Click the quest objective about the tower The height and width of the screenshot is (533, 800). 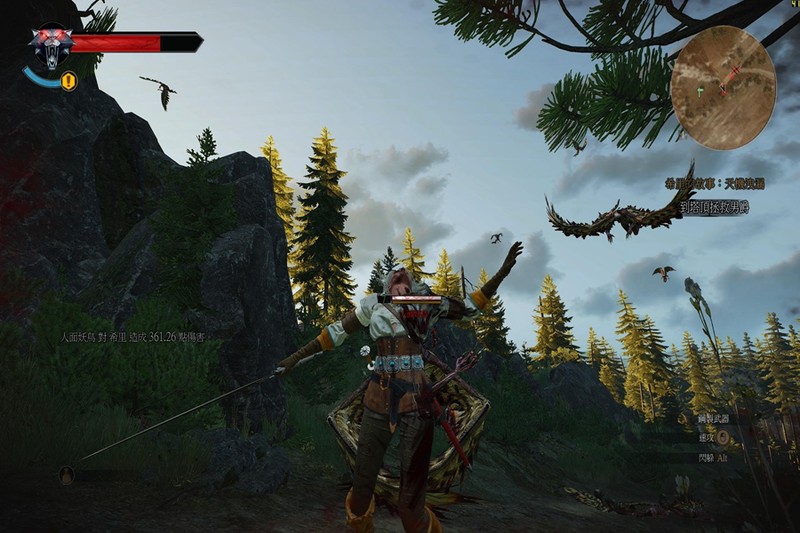point(714,207)
